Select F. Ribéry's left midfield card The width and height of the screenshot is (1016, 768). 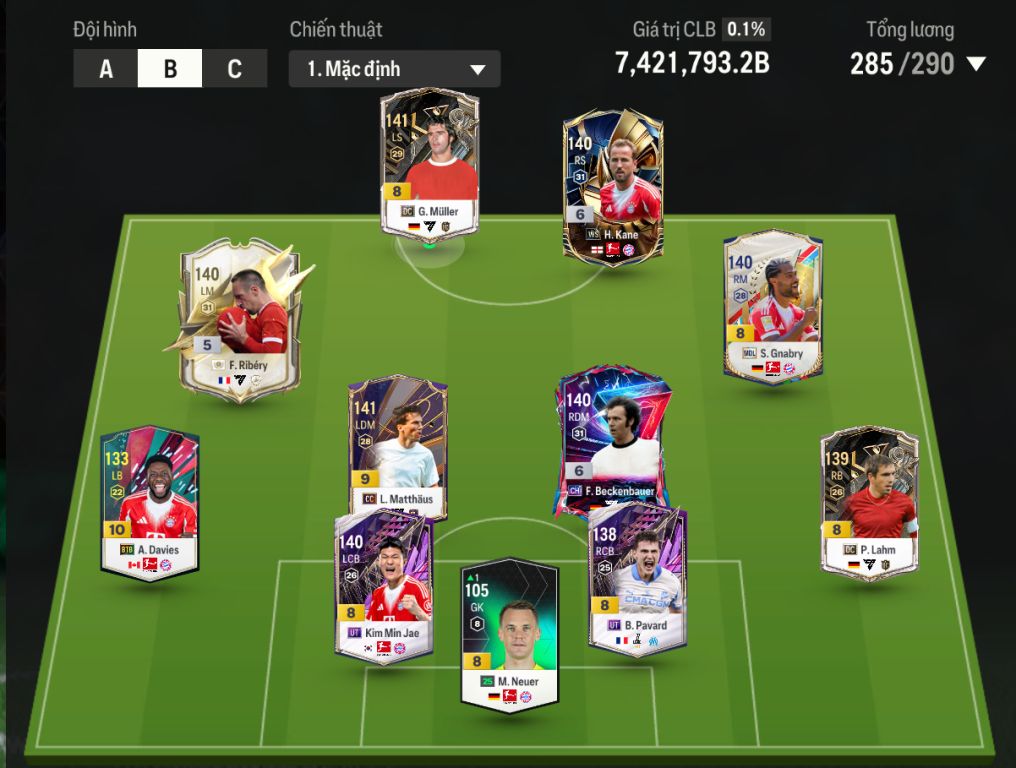tap(240, 318)
